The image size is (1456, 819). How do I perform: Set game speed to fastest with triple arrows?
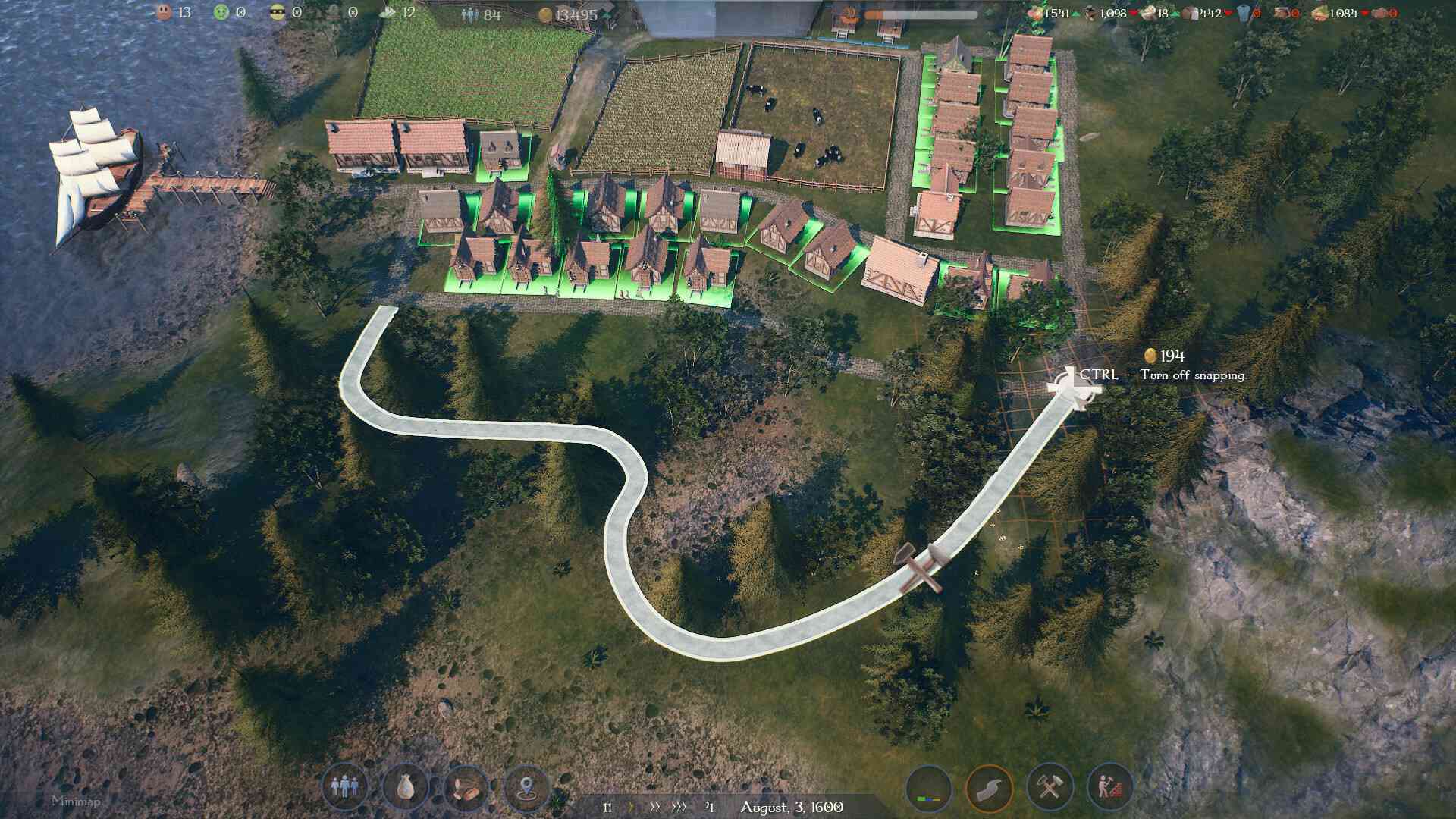[679, 808]
